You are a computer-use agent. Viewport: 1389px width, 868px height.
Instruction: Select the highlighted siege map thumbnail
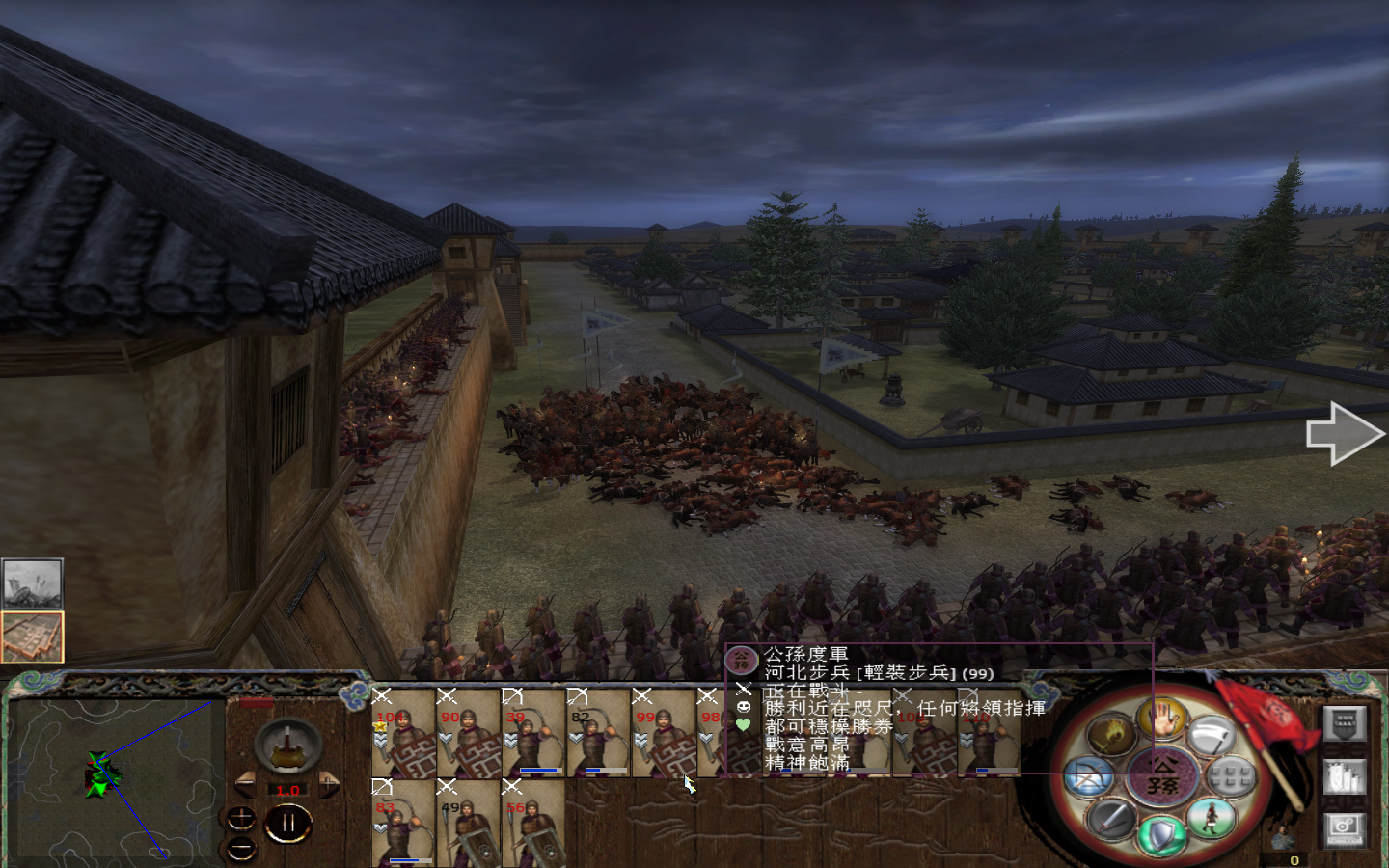(x=32, y=636)
